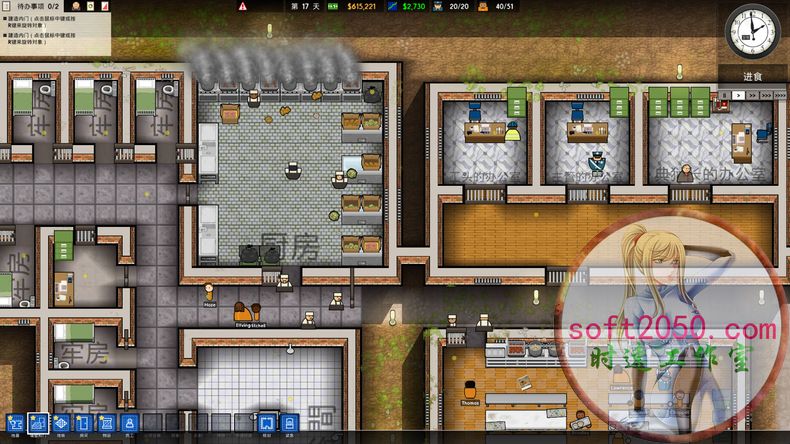
Task: Select the first build toolbar icon
Action: point(15,423)
